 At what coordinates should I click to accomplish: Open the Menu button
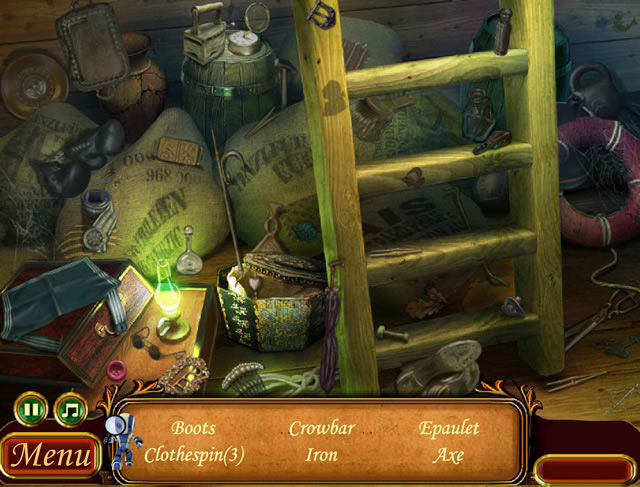tap(50, 456)
